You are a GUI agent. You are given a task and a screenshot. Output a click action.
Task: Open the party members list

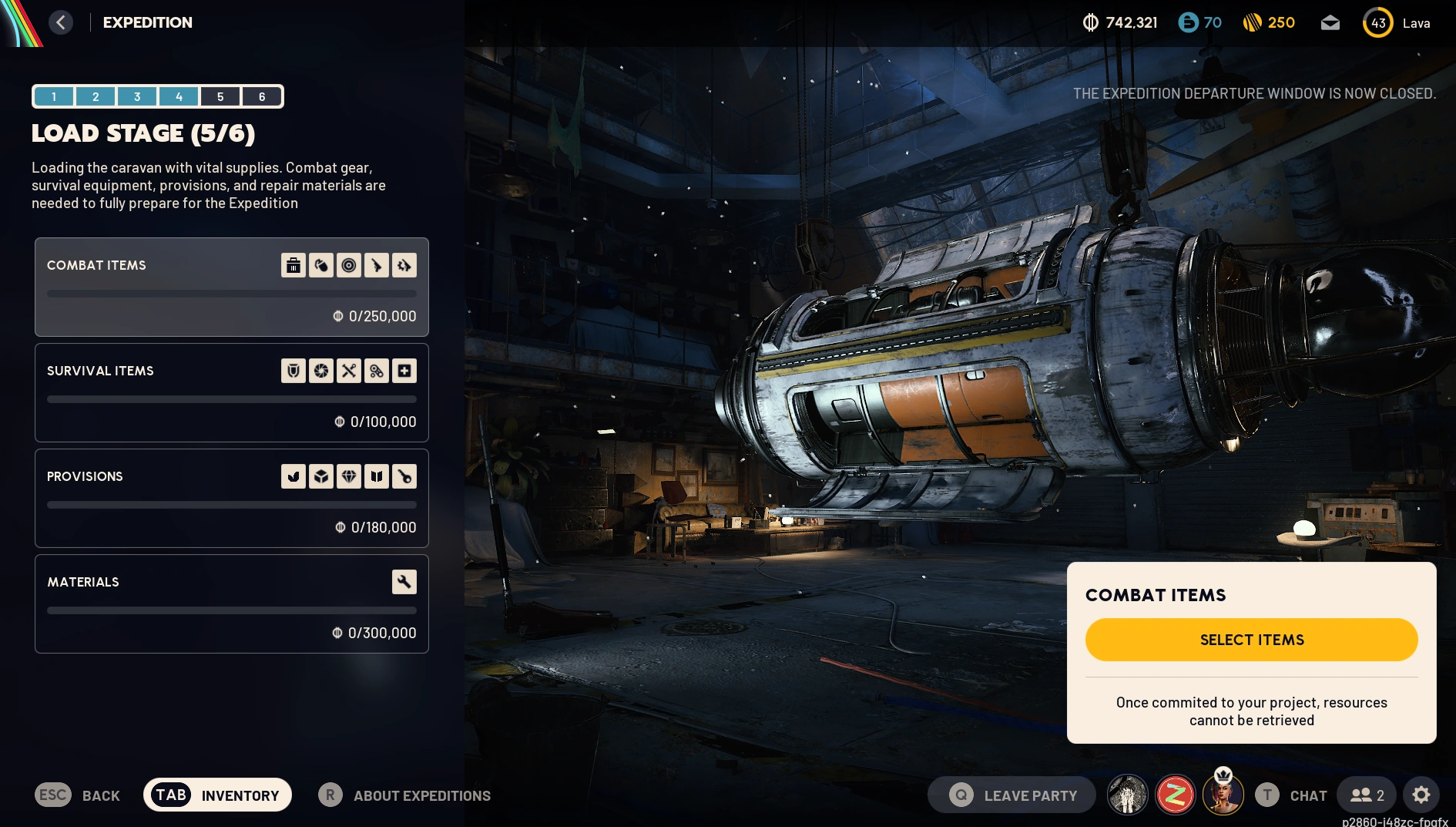click(x=1367, y=795)
